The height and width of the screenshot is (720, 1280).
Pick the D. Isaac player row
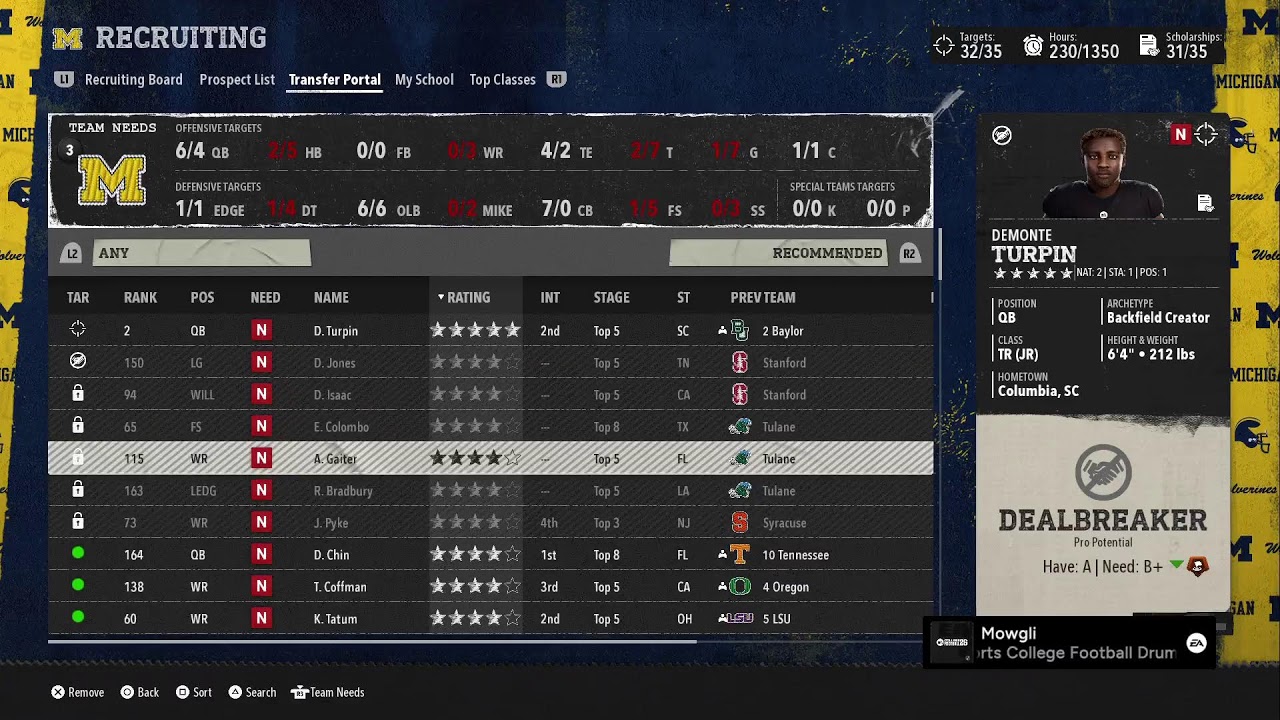tap(332, 395)
